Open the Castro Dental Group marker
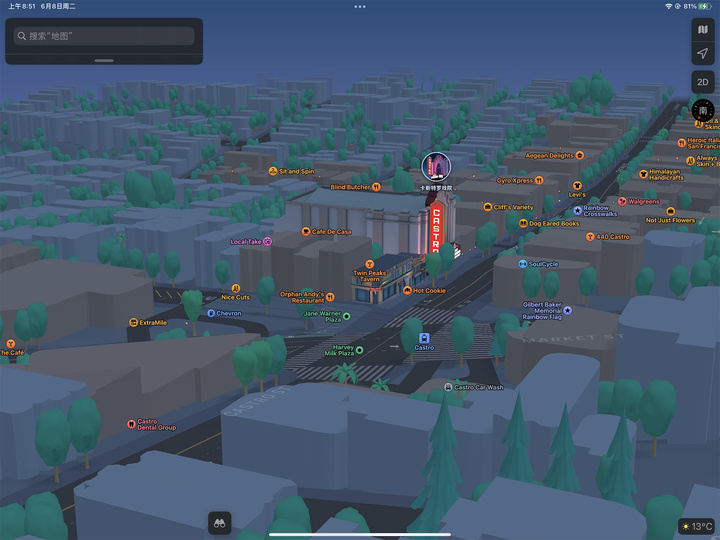The image size is (720, 540). (x=131, y=424)
